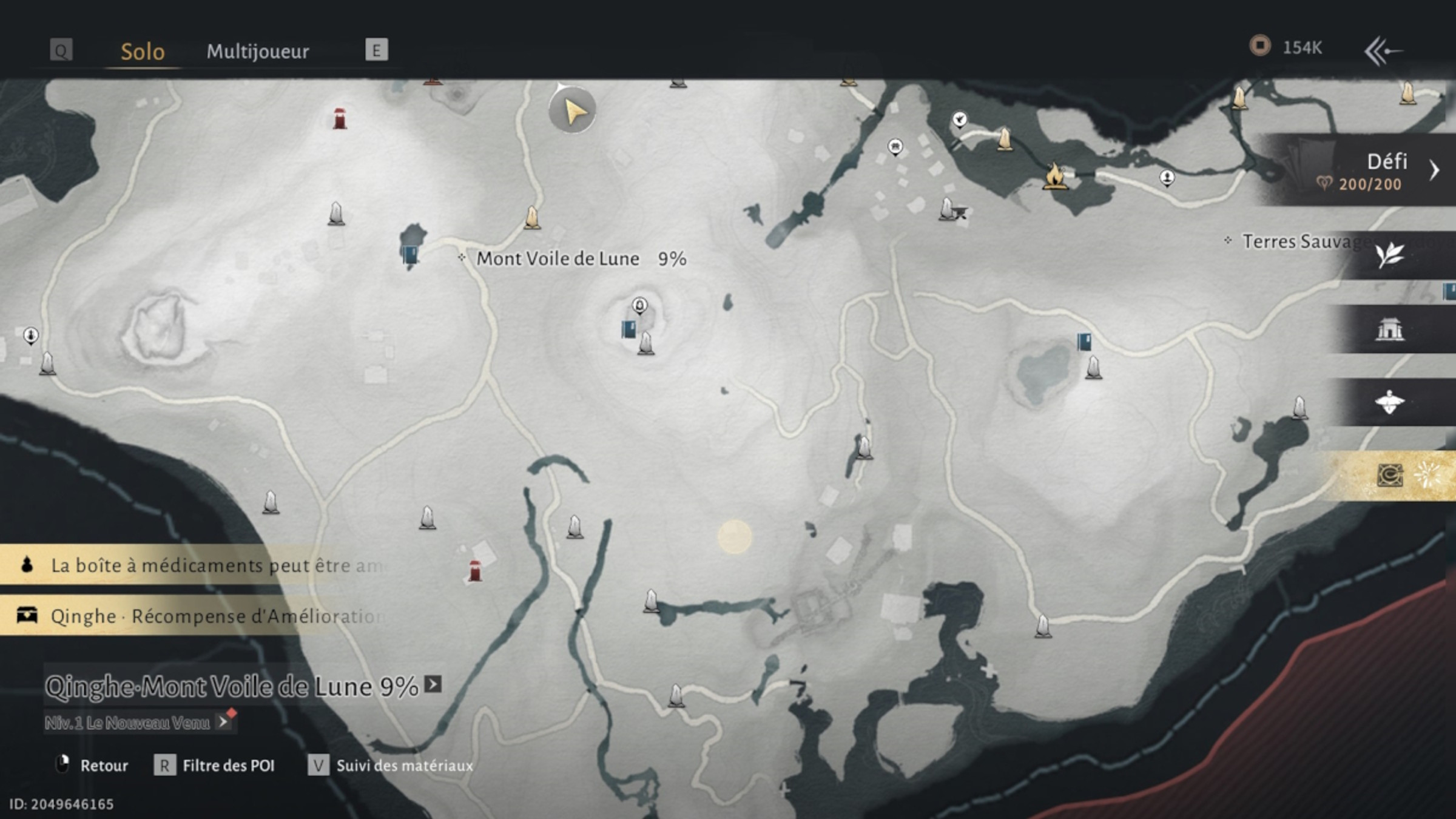This screenshot has height=819, width=1456.
Task: Select the highlighted golden spiral category
Action: (1390, 475)
